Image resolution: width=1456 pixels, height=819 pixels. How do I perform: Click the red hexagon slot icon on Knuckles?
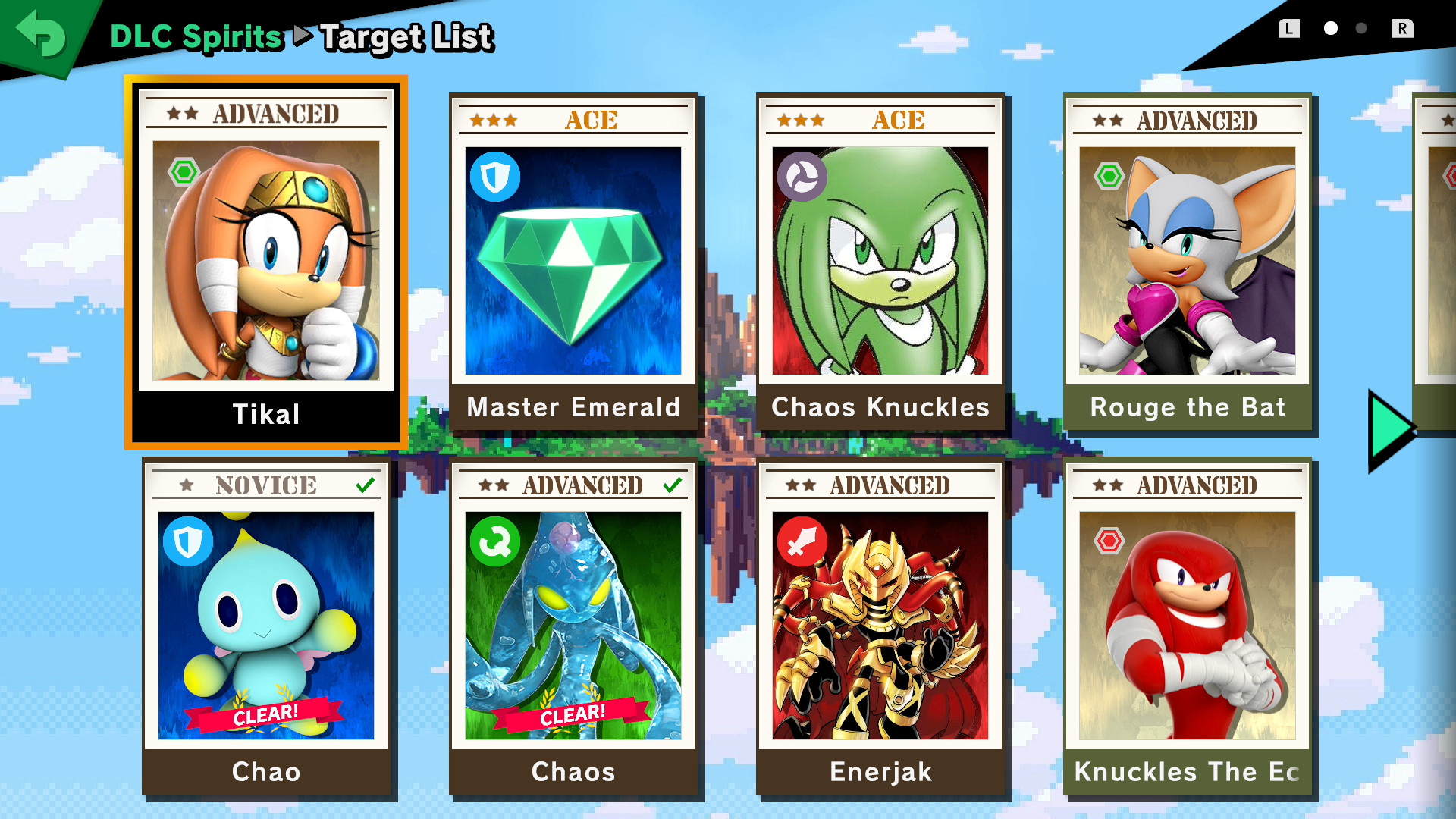1109,540
